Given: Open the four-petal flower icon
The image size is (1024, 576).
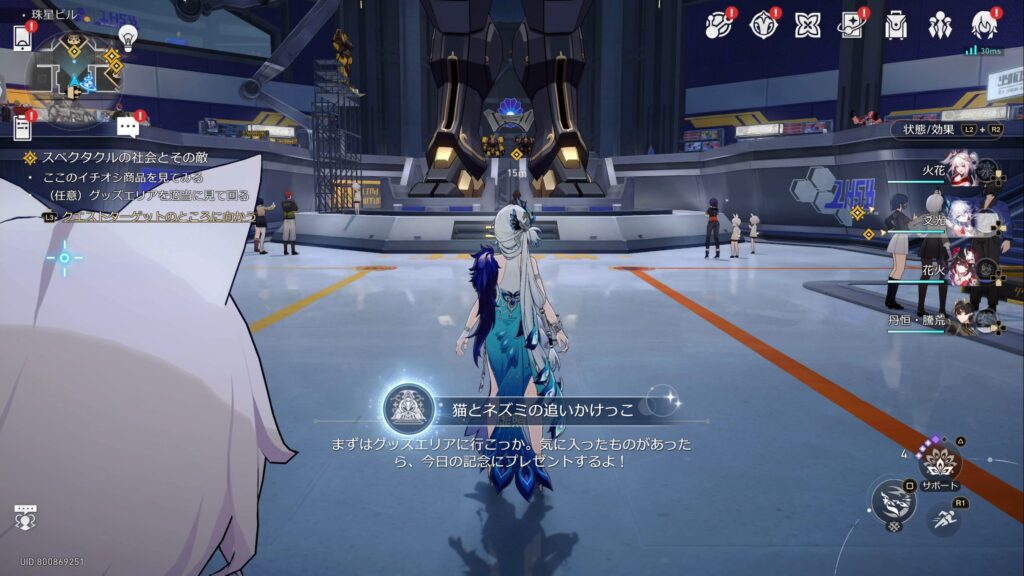Looking at the screenshot, I should 807,25.
